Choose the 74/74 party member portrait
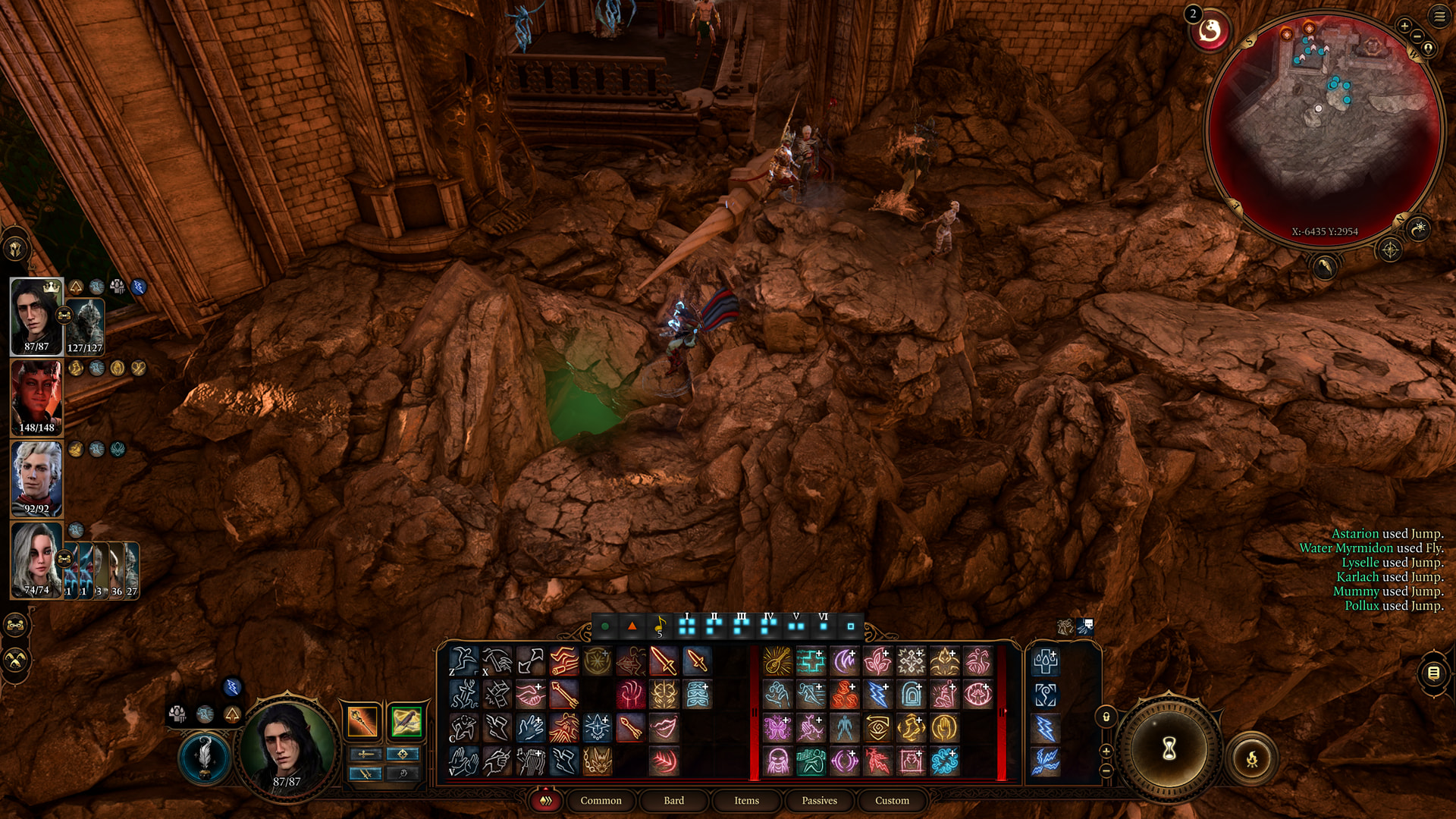This screenshot has width=1456, height=819. tap(36, 560)
